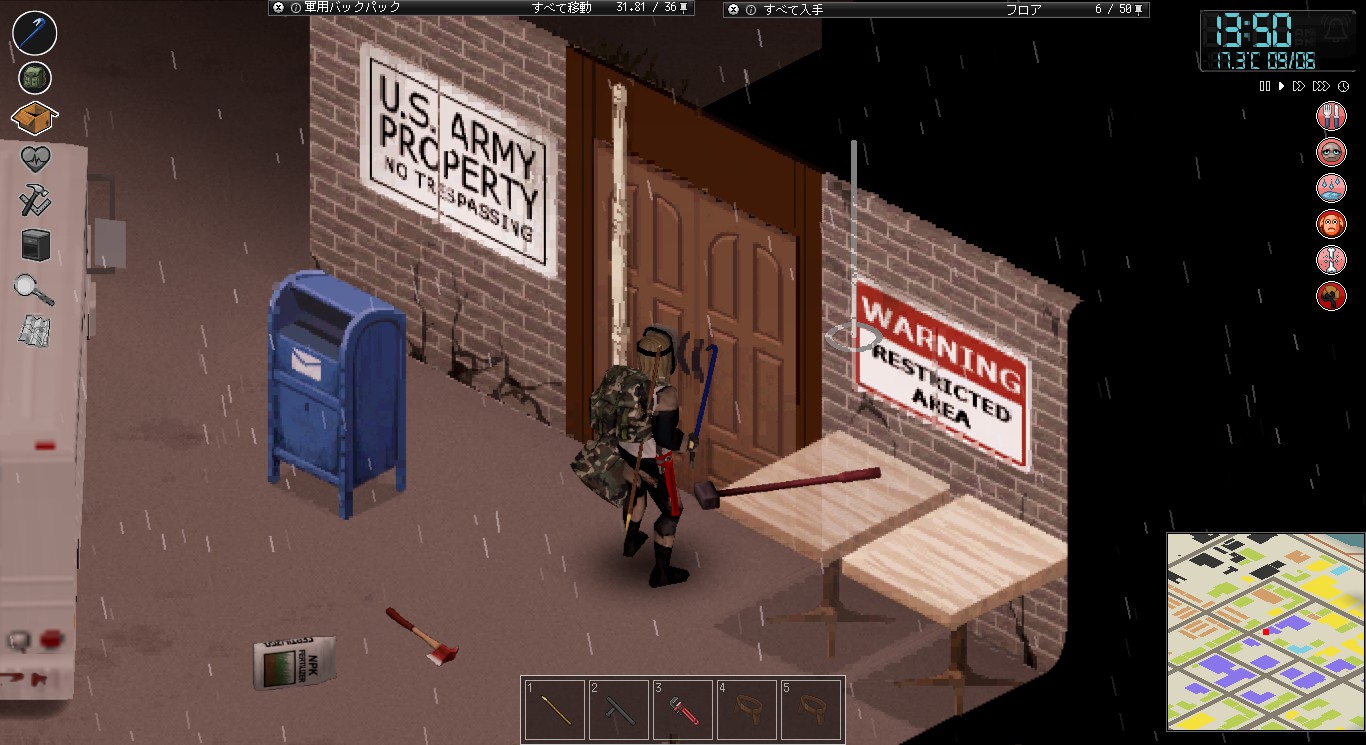Open the Health panel heart icon
The height and width of the screenshot is (745, 1366).
pos(35,158)
